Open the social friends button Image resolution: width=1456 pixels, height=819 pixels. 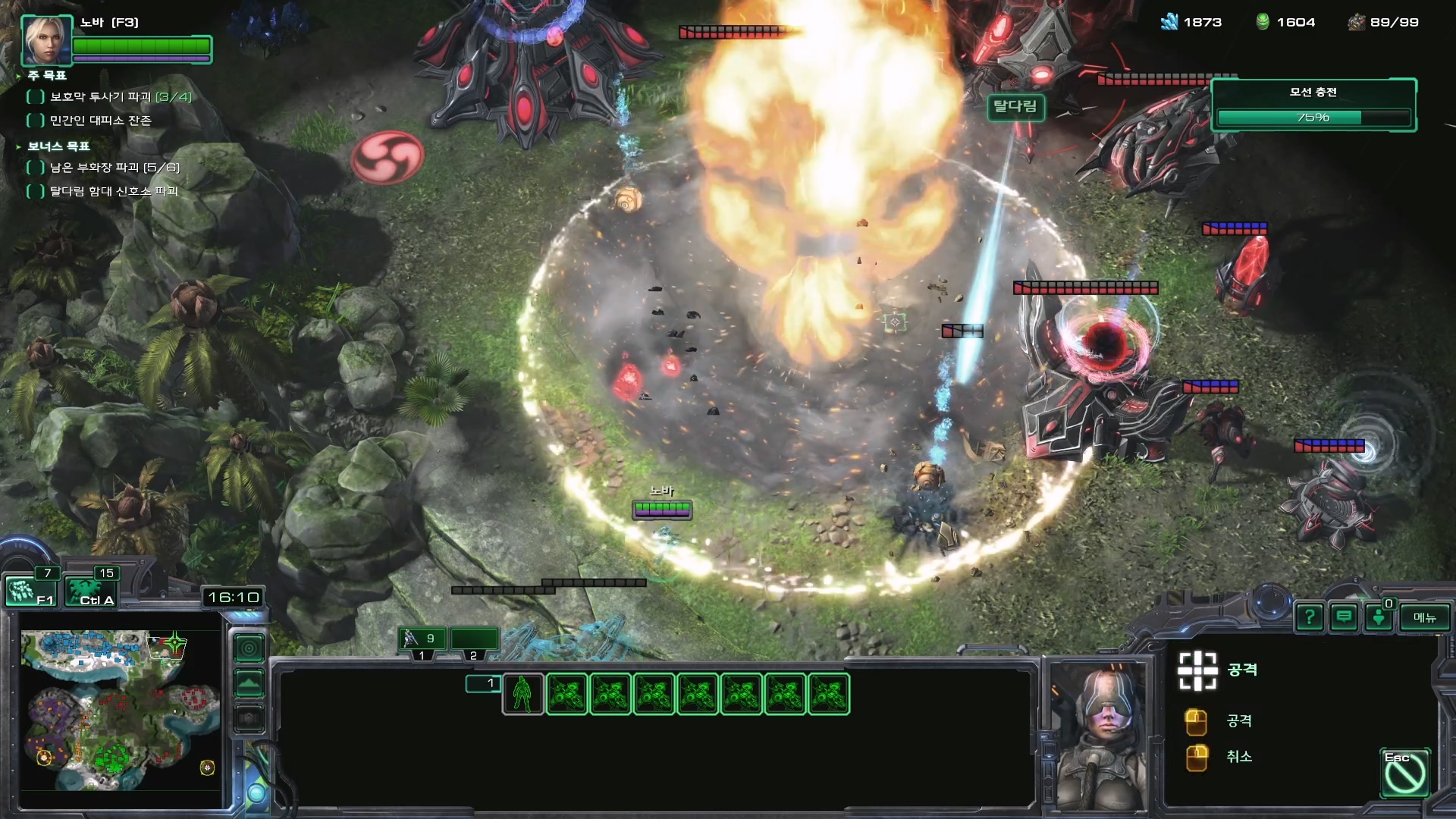[x=1379, y=617]
